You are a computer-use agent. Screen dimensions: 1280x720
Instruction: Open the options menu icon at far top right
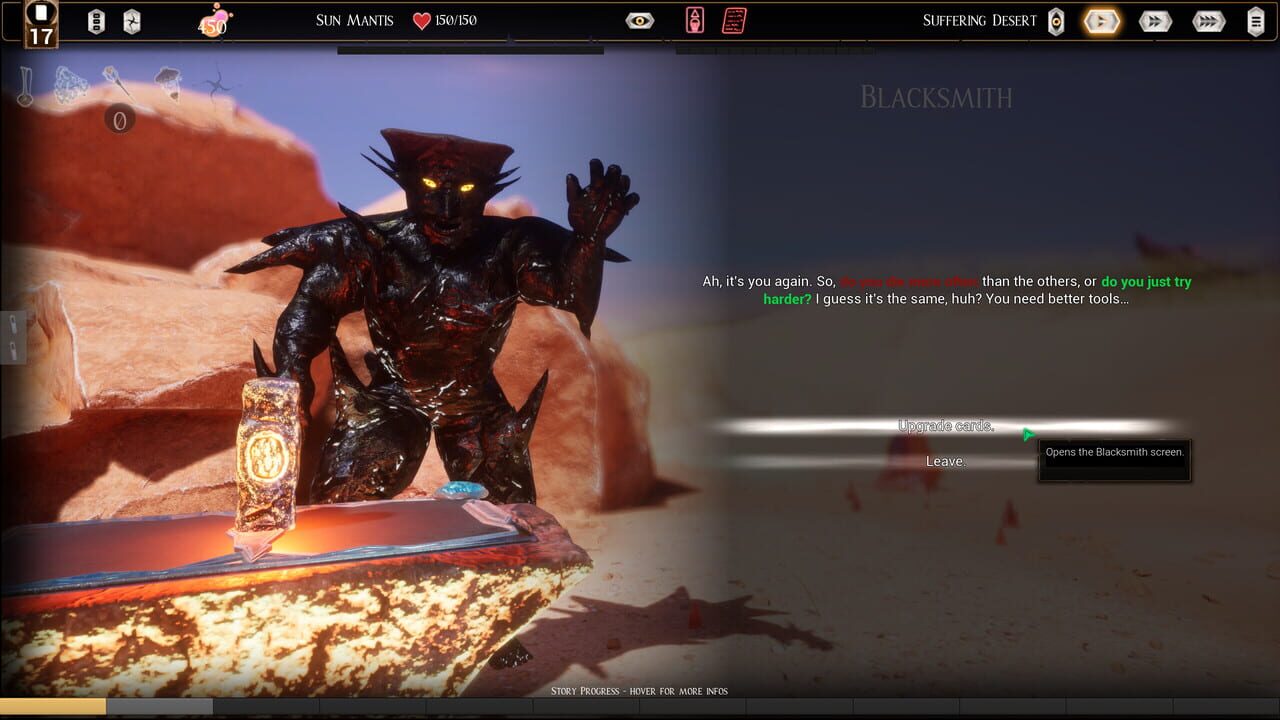(x=1257, y=20)
